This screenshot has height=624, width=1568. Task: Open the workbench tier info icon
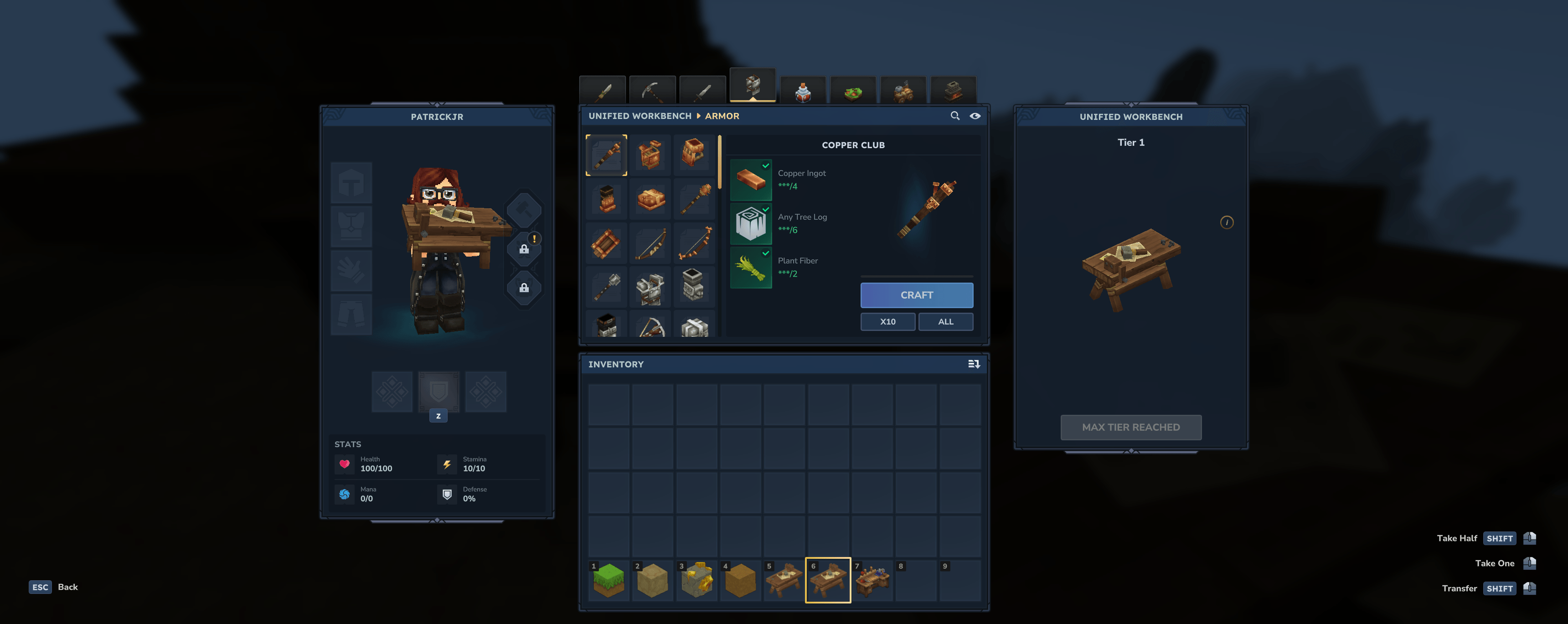[1226, 222]
